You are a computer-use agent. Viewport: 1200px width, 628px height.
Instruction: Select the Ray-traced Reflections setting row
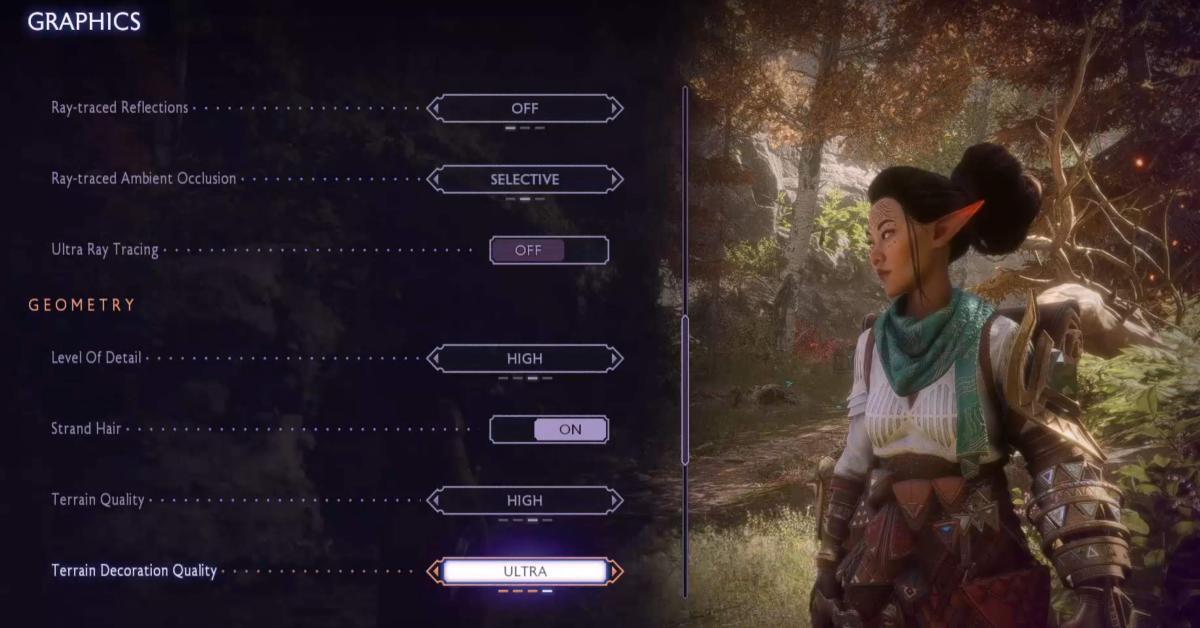click(120, 108)
